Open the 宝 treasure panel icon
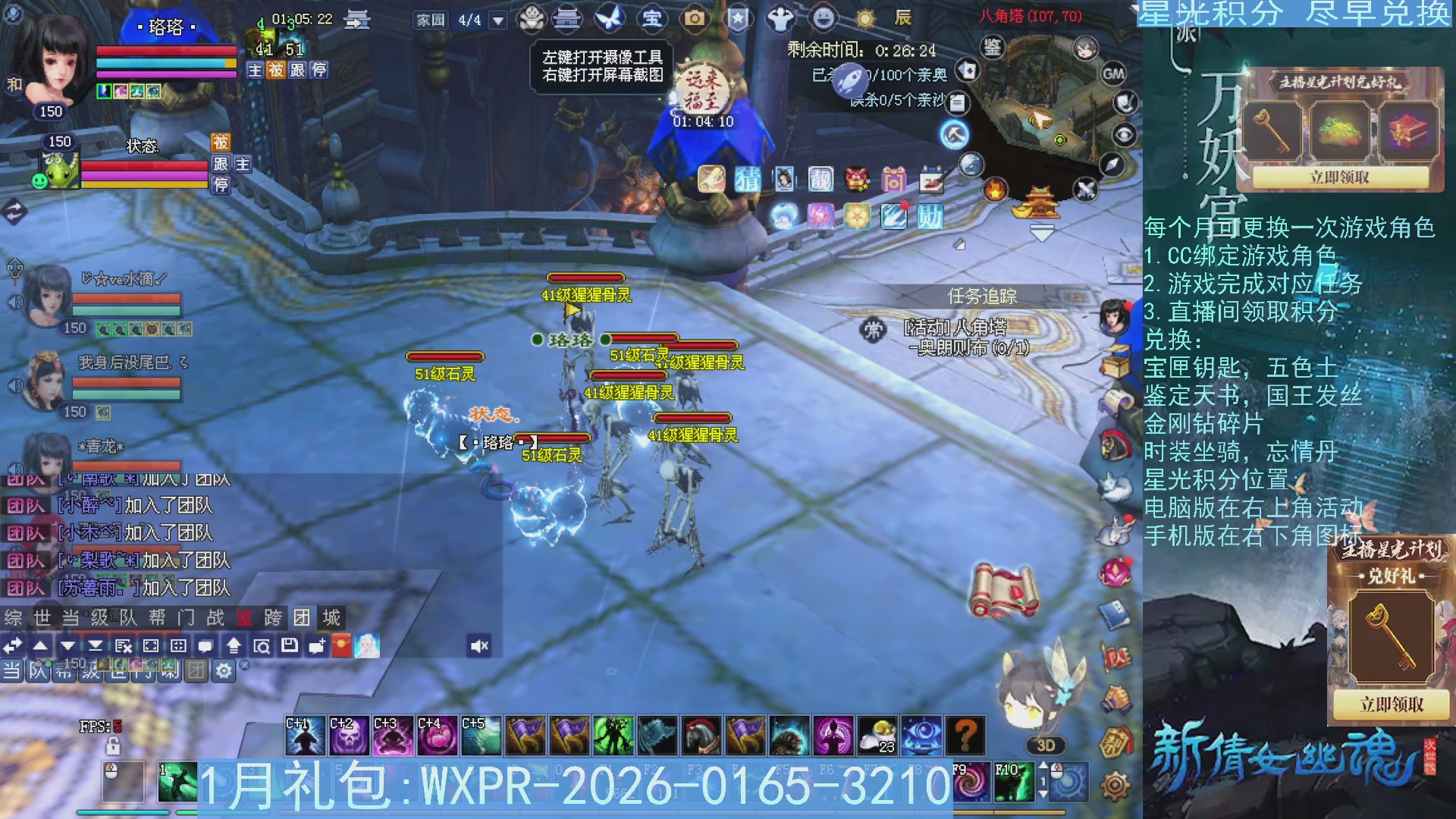Screen dimensions: 1456x819 (654, 18)
